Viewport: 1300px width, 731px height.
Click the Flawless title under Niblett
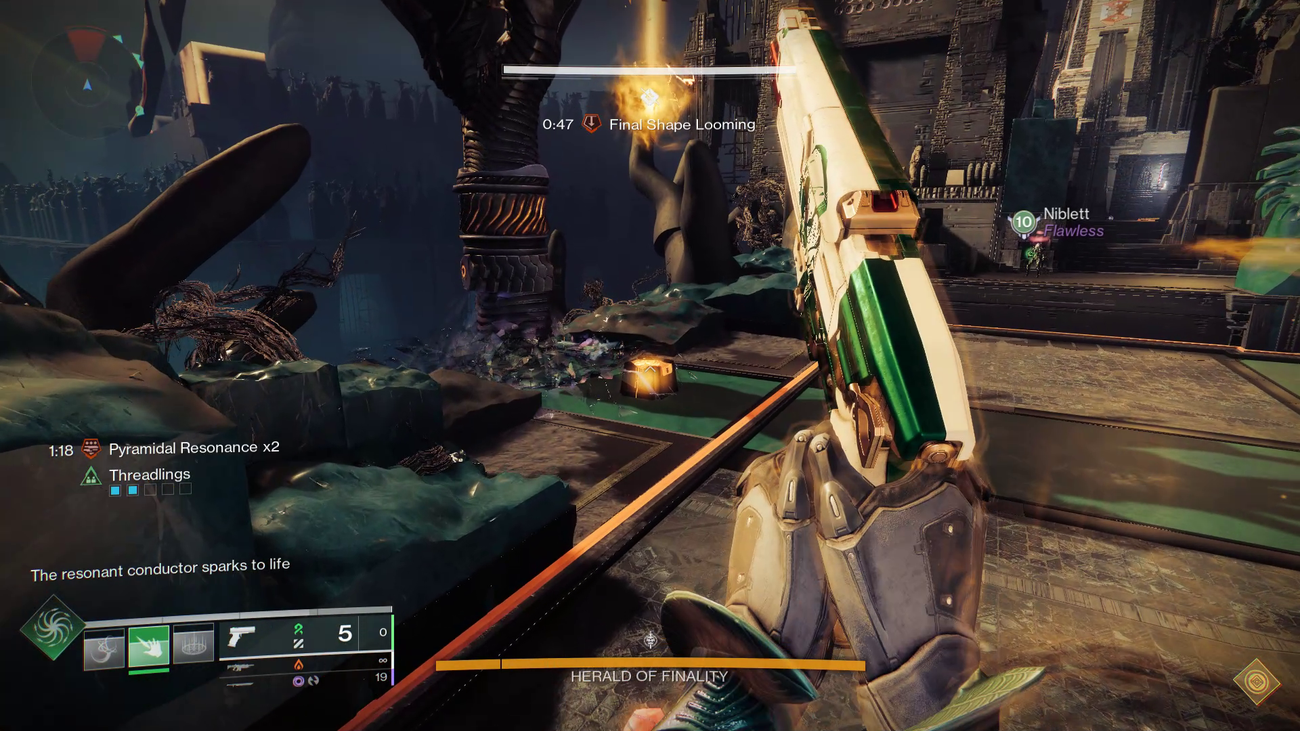1075,231
